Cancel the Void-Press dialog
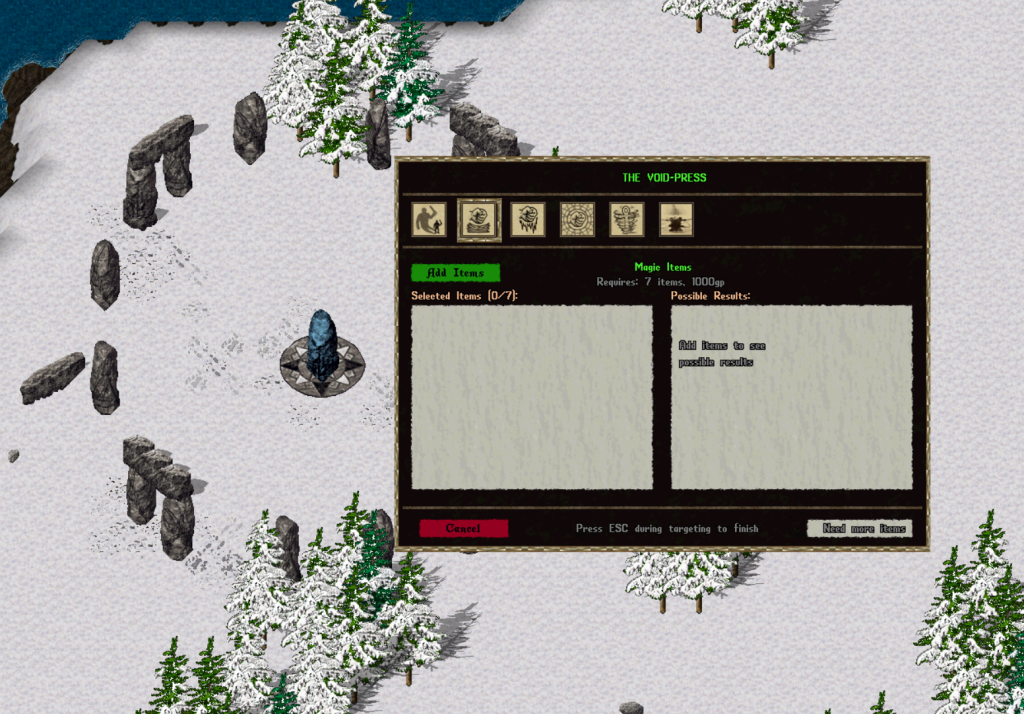The height and width of the screenshot is (714, 1024). coord(463,528)
